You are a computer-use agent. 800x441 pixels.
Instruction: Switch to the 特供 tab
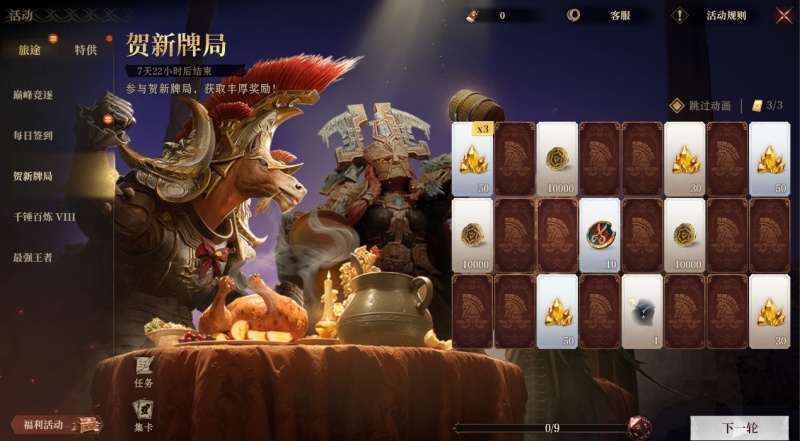(x=86, y=50)
